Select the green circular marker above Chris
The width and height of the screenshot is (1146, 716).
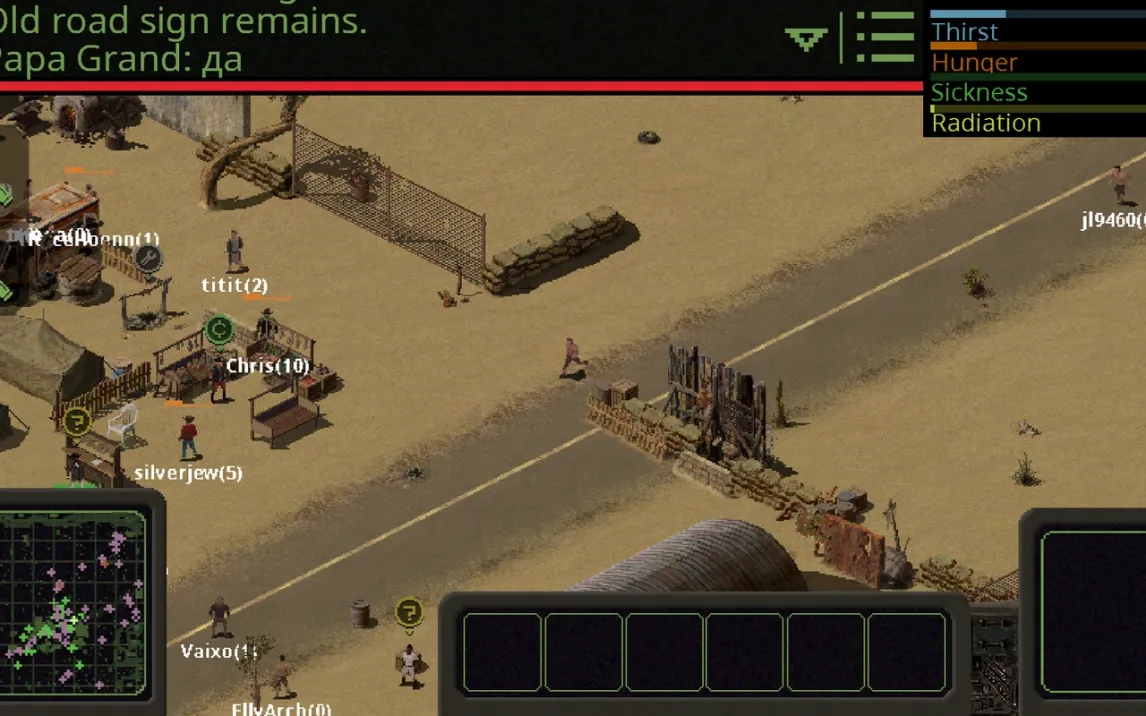219,328
